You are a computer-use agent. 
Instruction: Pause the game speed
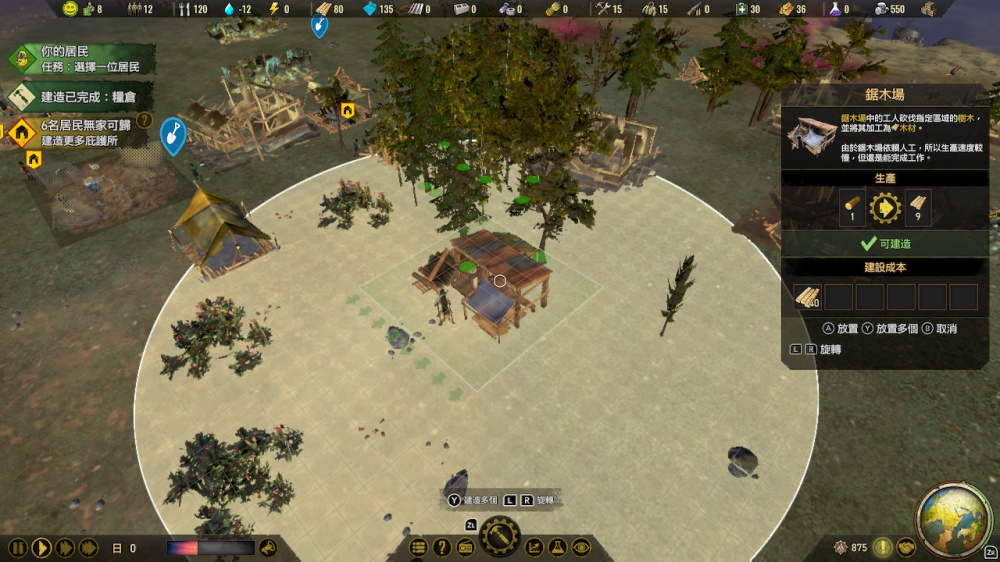18,548
